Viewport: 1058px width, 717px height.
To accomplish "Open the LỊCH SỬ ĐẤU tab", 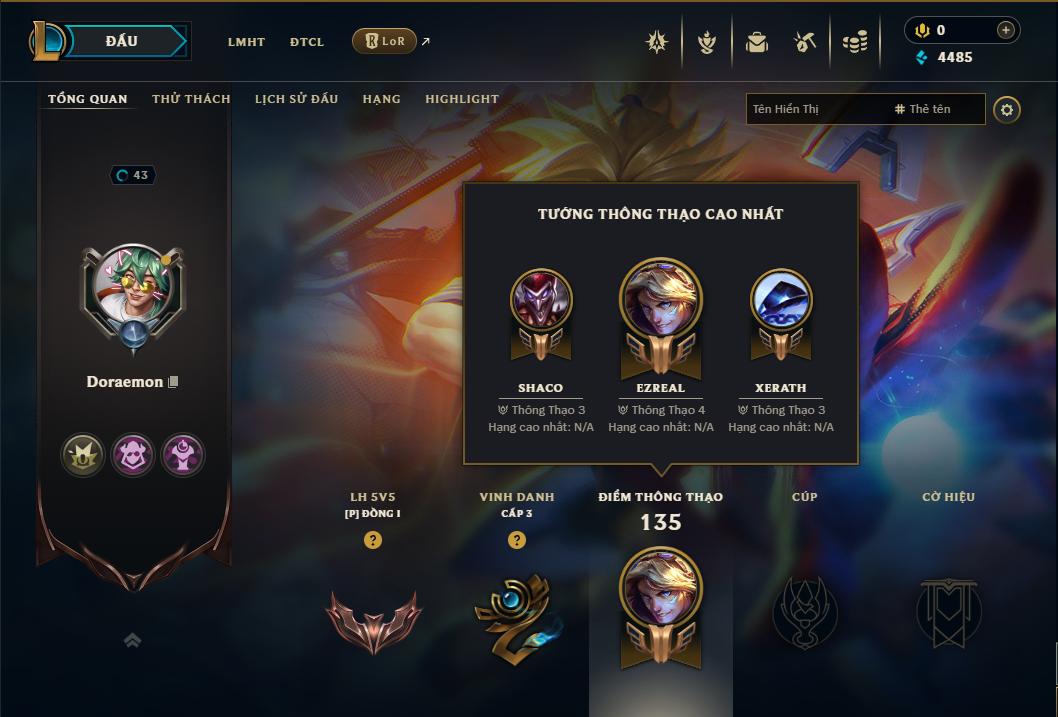I will tap(296, 99).
